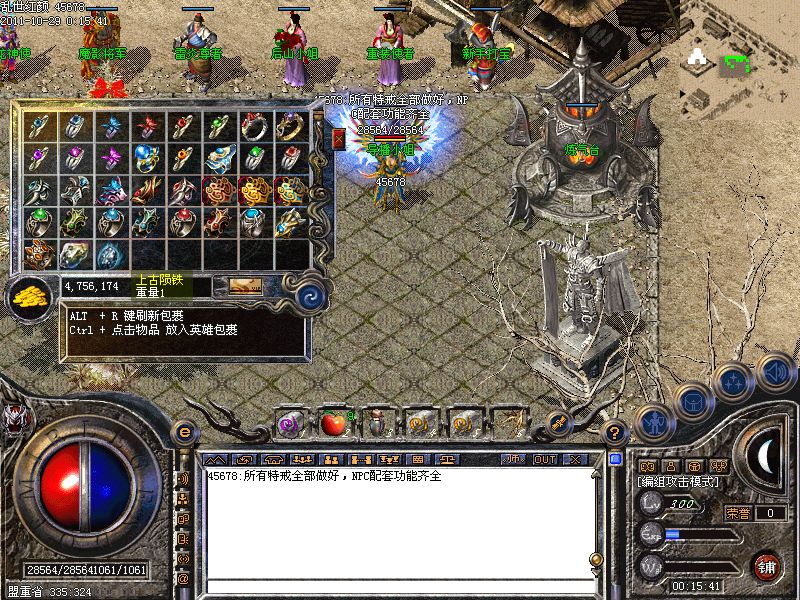This screenshot has height=600, width=800.
Task: Open the helmet round menu button
Action: [692, 402]
